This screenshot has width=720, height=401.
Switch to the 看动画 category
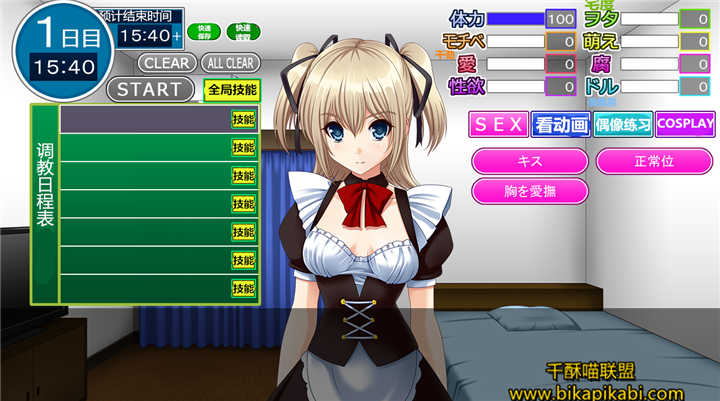point(560,125)
